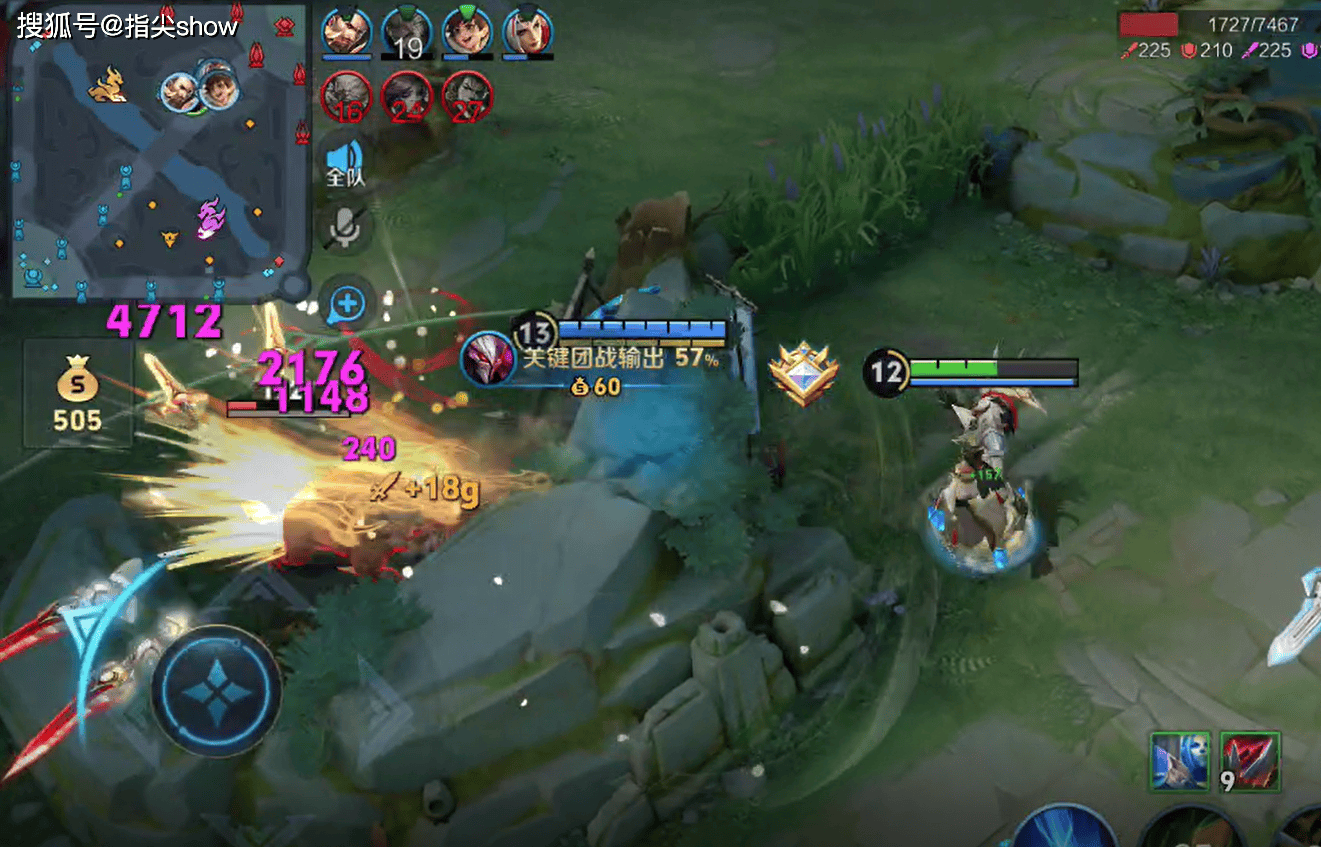The image size is (1321, 847).
Task: Open the quick chat bubble with plus sign
Action: point(347,303)
